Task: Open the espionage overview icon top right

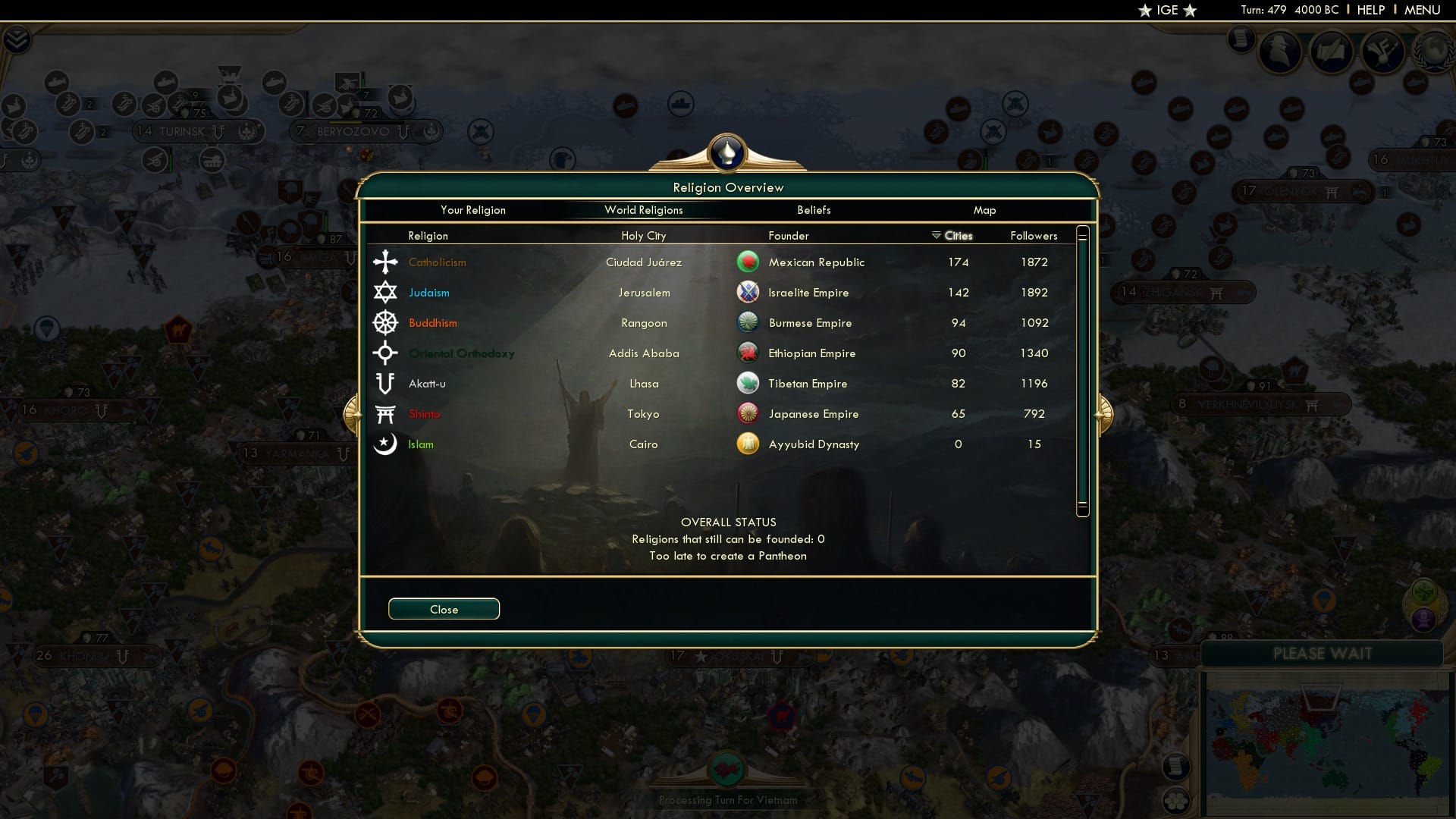Action: [1279, 53]
